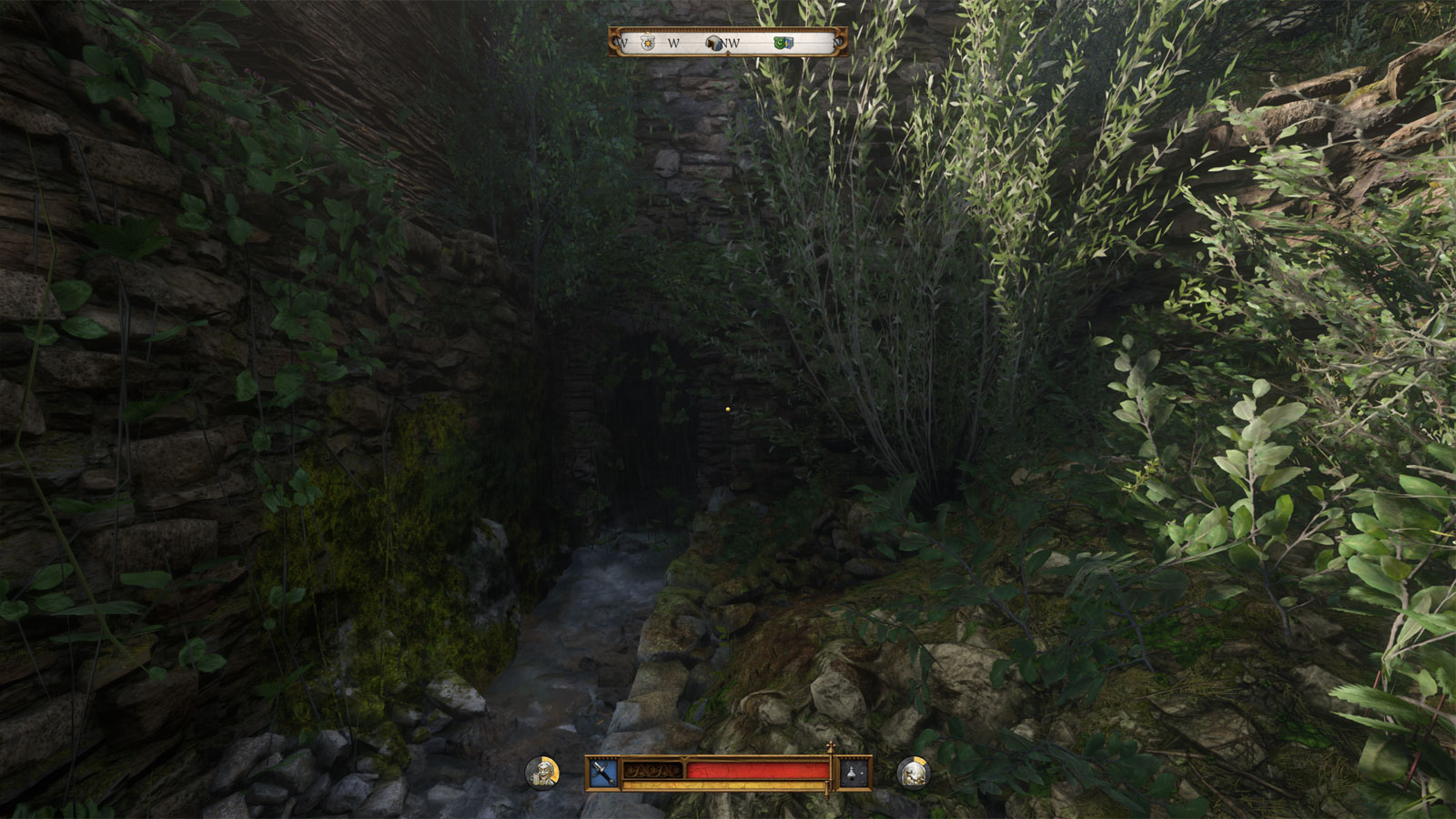Click the white shield sun marker on compass
Screen dimensions: 1456x819
point(647,43)
